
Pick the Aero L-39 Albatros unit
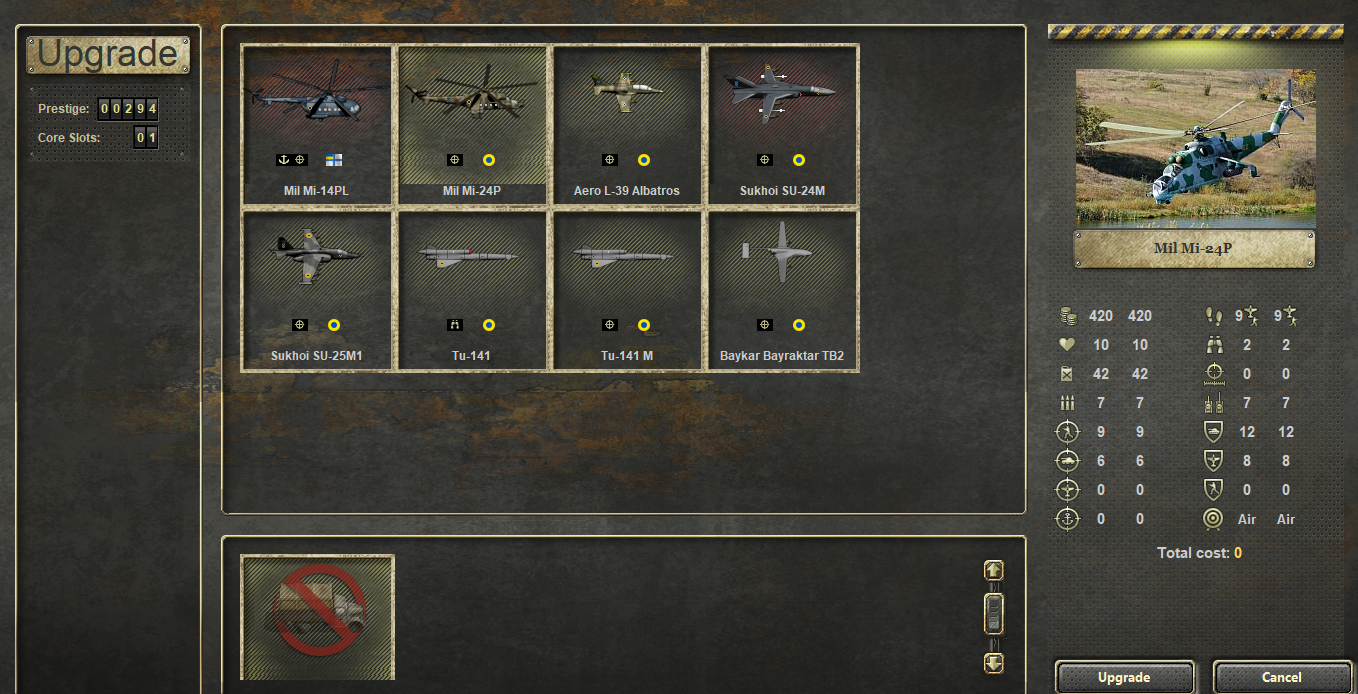627,125
